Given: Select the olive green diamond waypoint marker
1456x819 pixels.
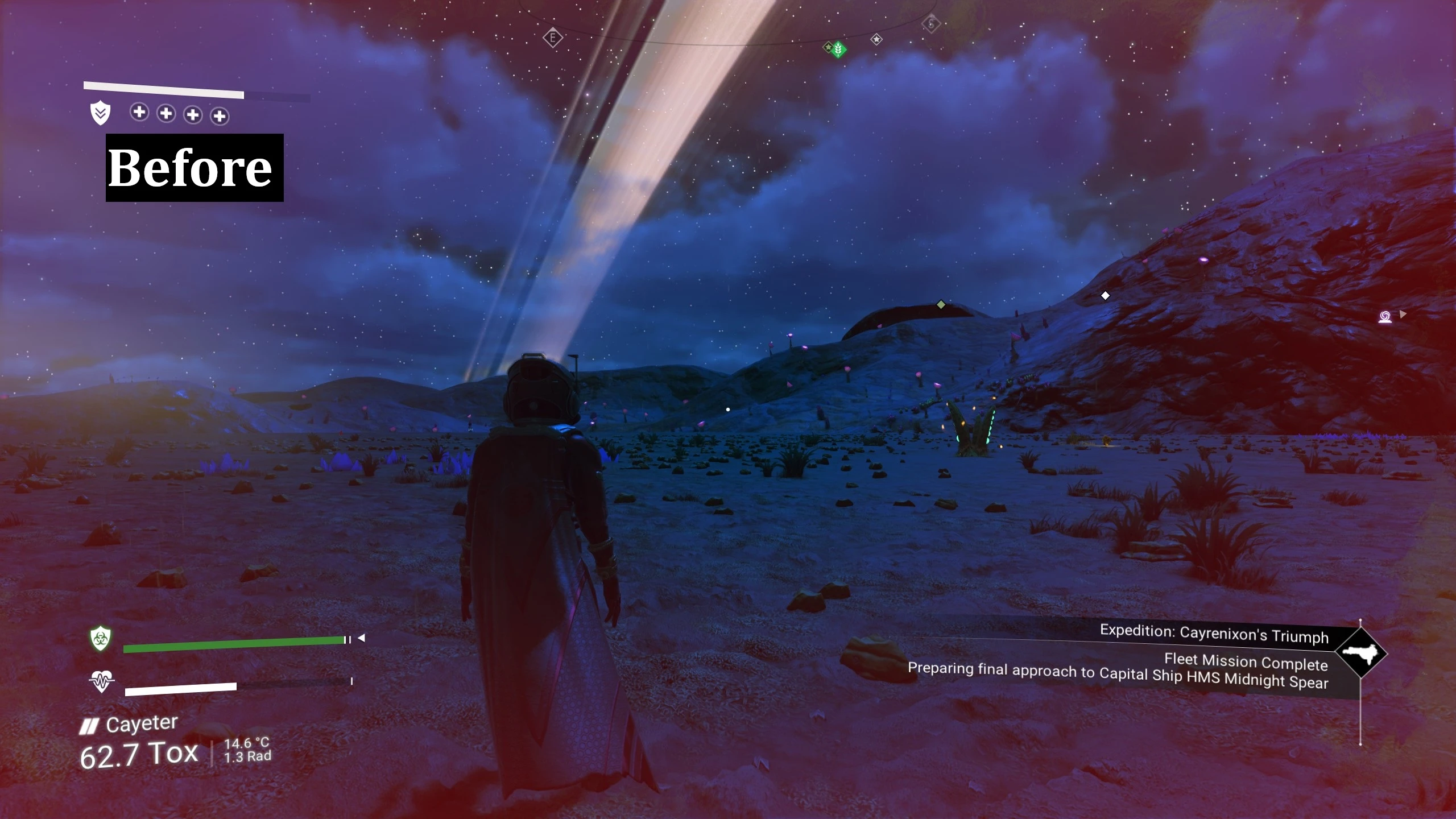Looking at the screenshot, I should pos(941,305).
